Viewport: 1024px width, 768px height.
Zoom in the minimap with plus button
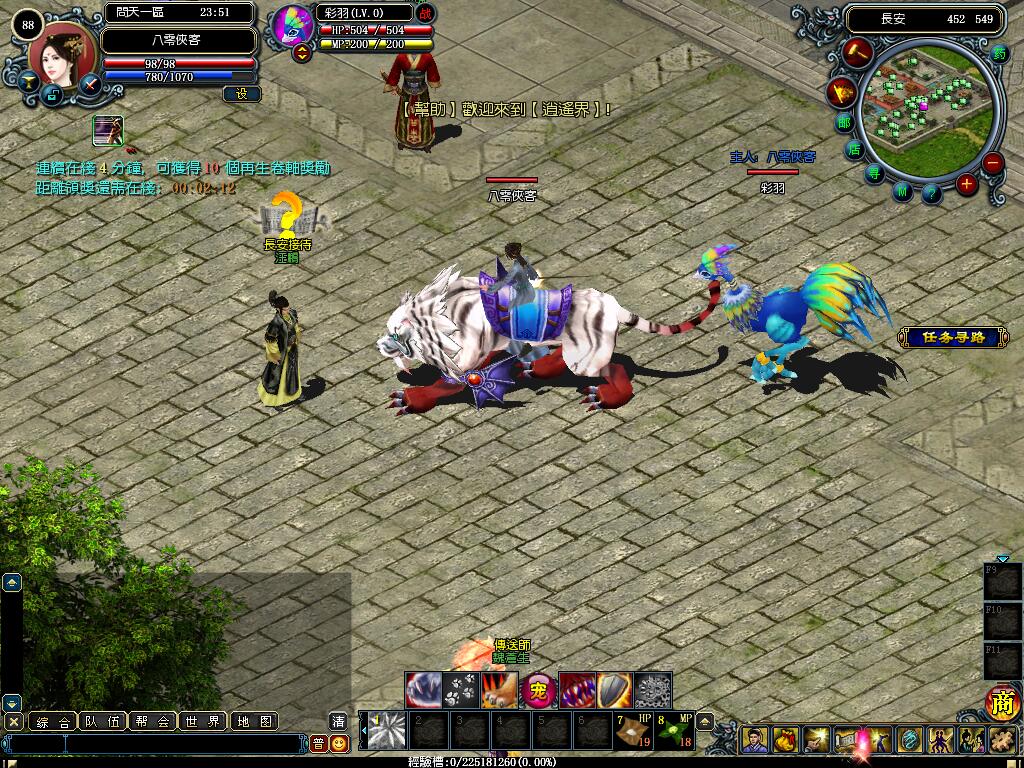[x=966, y=183]
